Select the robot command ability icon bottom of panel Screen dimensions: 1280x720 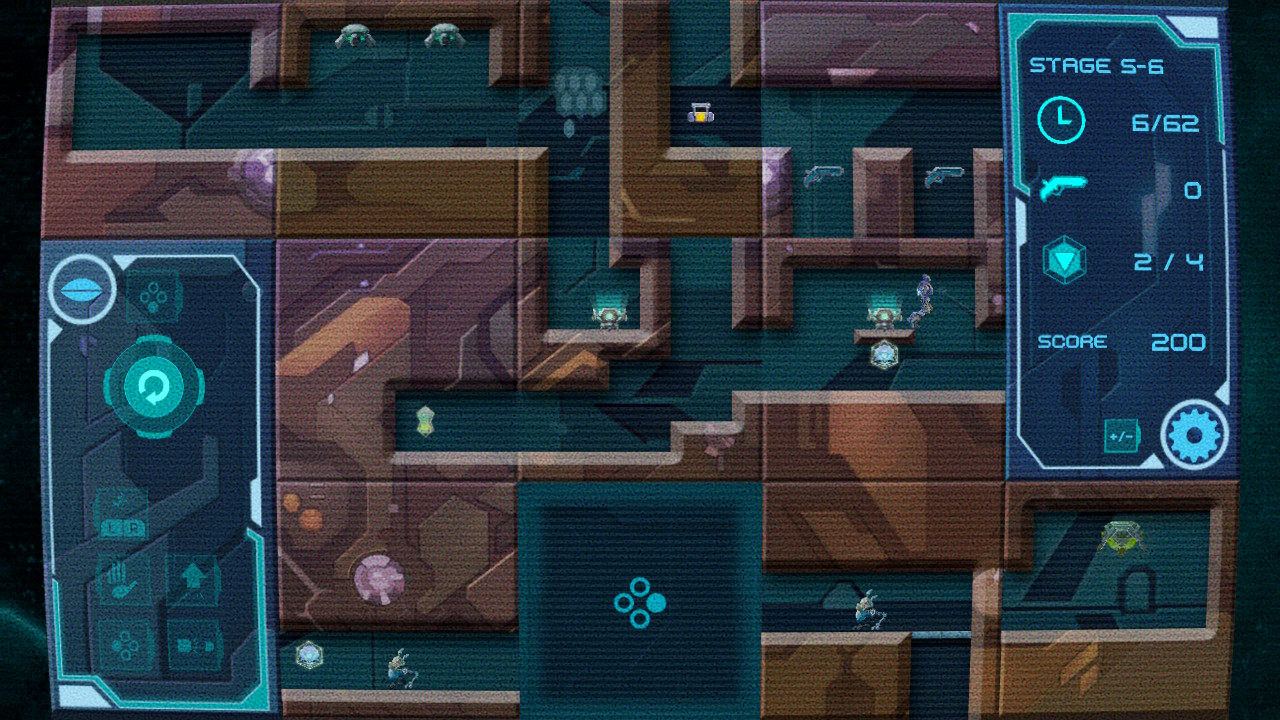tap(193, 645)
